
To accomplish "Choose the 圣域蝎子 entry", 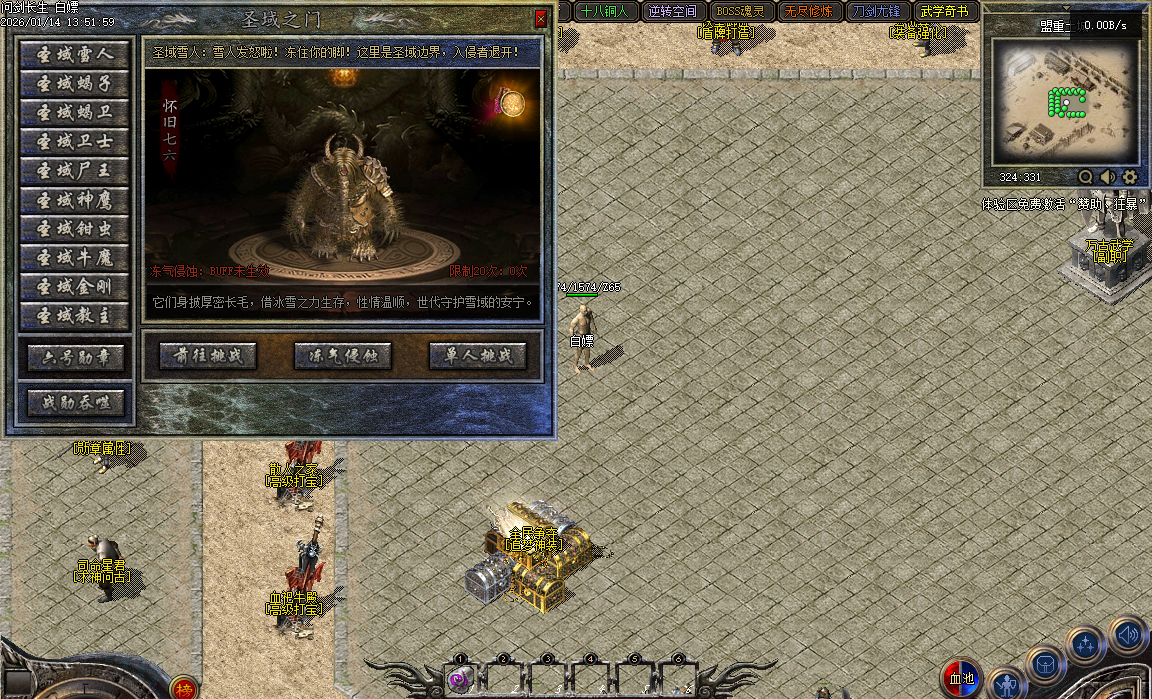I will [75, 84].
